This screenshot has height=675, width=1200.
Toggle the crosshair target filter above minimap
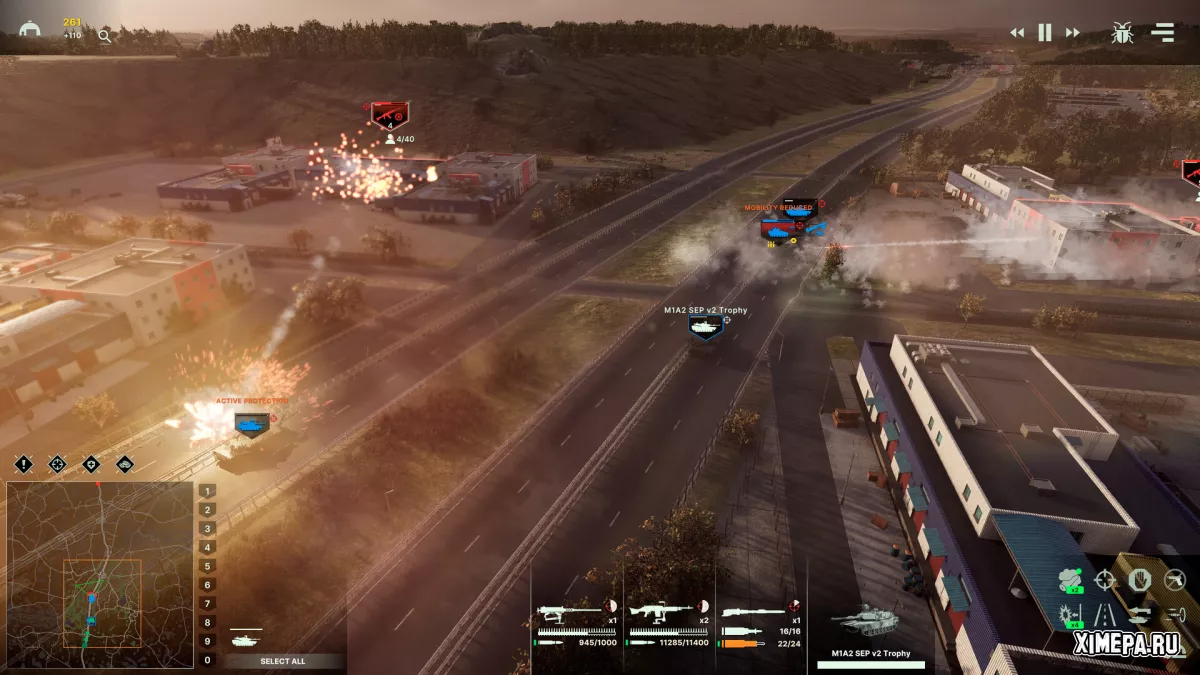pos(57,464)
